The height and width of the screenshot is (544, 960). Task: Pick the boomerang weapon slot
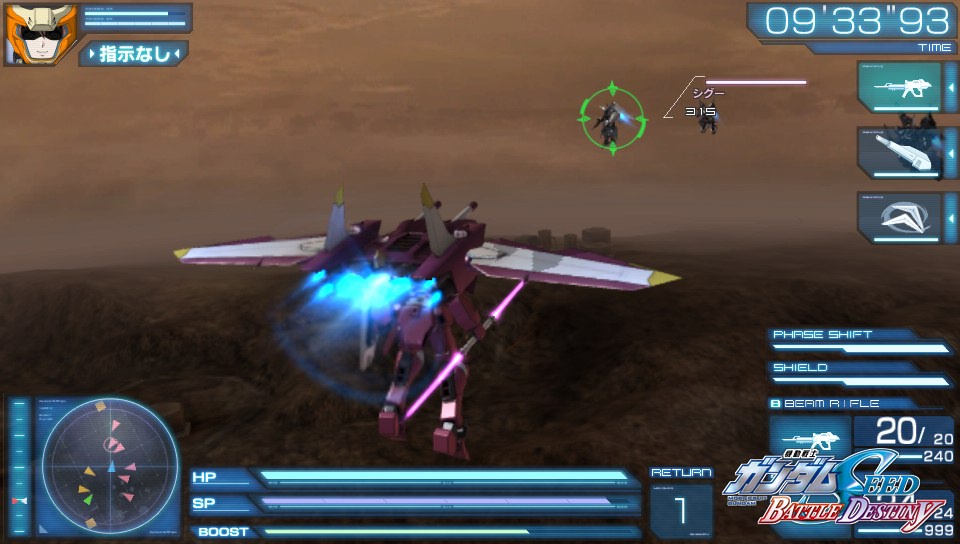pyautogui.click(x=899, y=216)
